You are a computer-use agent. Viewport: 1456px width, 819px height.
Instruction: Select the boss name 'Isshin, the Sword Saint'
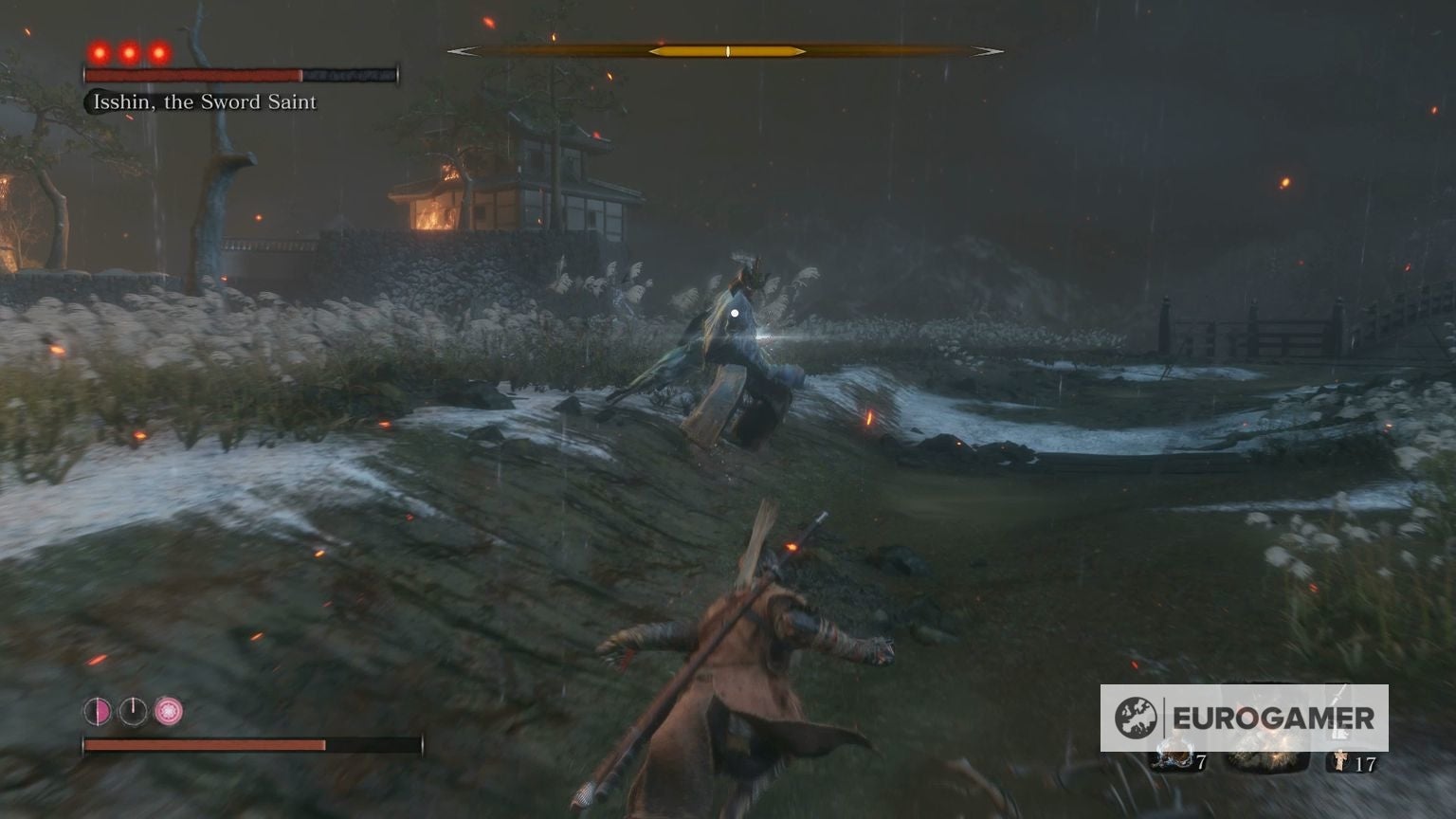pyautogui.click(x=202, y=101)
